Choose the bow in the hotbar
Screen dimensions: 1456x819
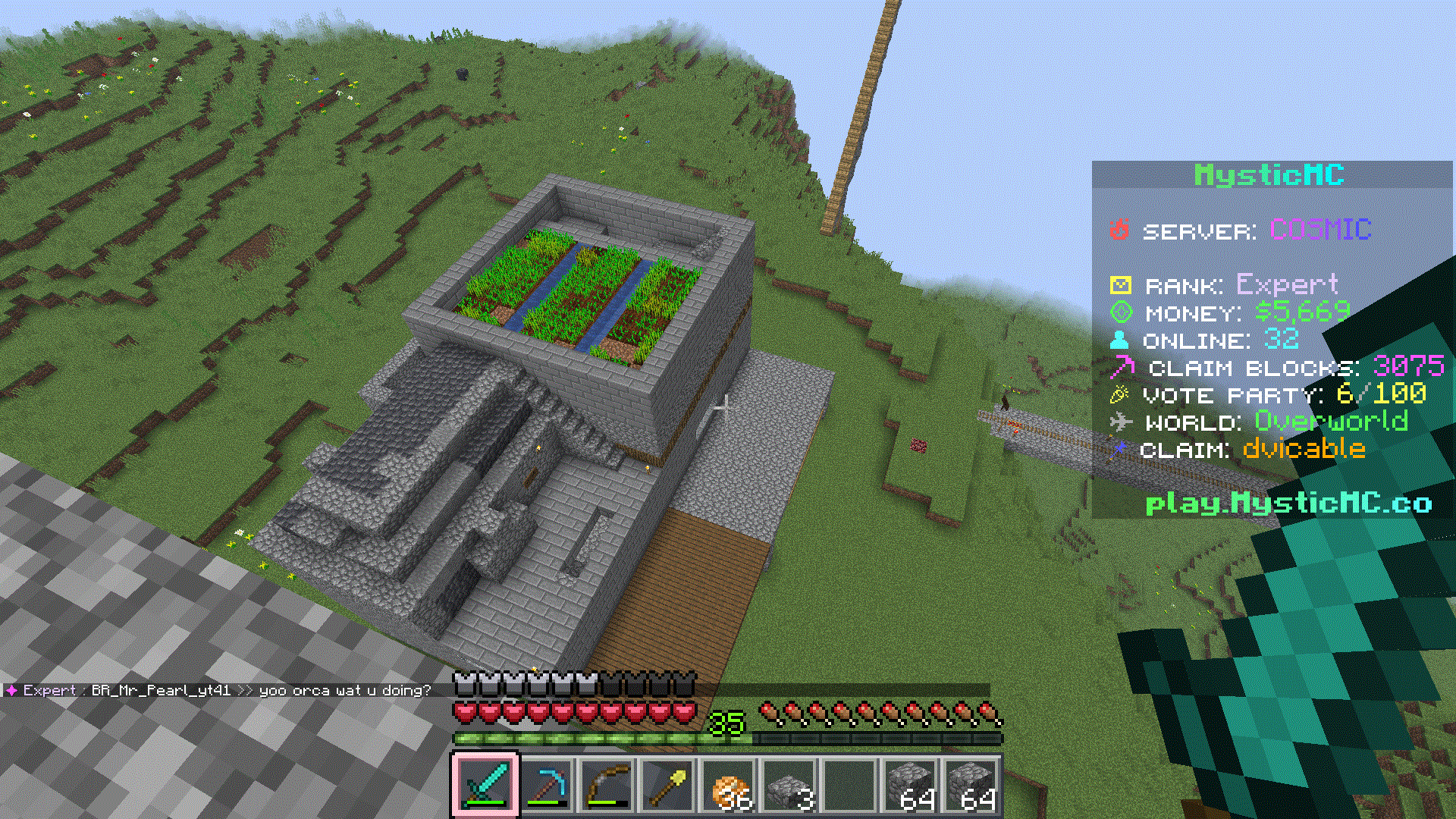[607, 786]
